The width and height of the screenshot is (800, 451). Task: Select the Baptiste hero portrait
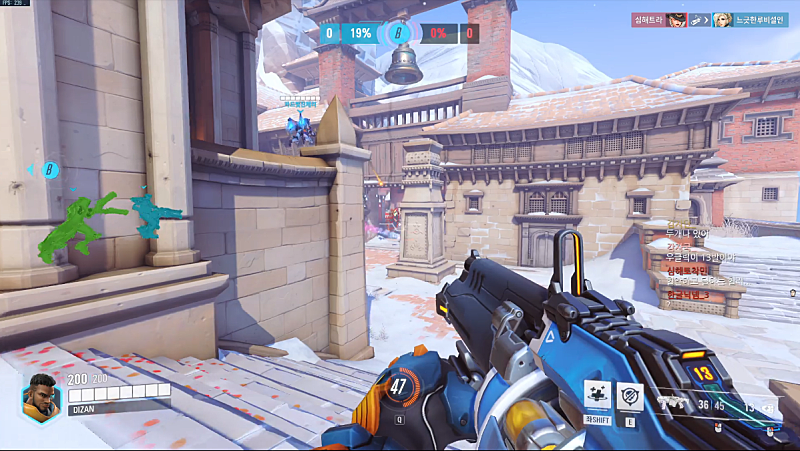pyautogui.click(x=41, y=396)
